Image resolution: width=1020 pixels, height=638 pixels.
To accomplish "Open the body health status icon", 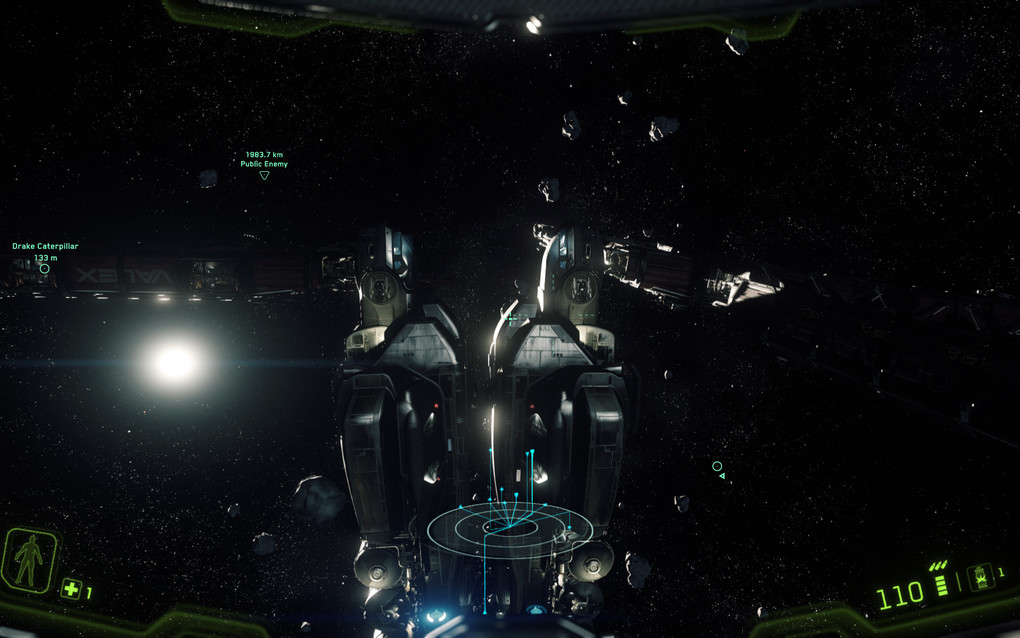I will pos(30,560).
